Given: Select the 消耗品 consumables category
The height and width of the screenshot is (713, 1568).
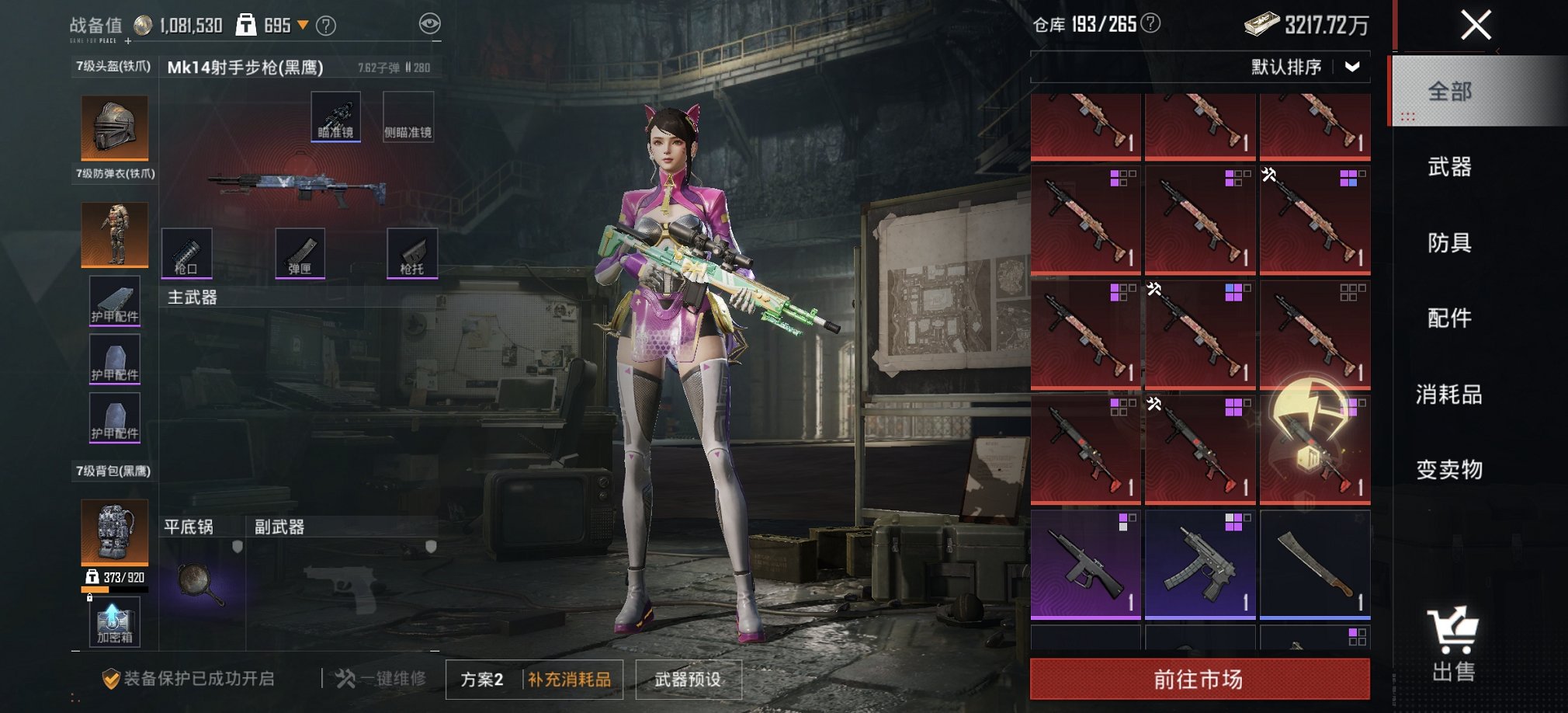Looking at the screenshot, I should coord(1449,394).
